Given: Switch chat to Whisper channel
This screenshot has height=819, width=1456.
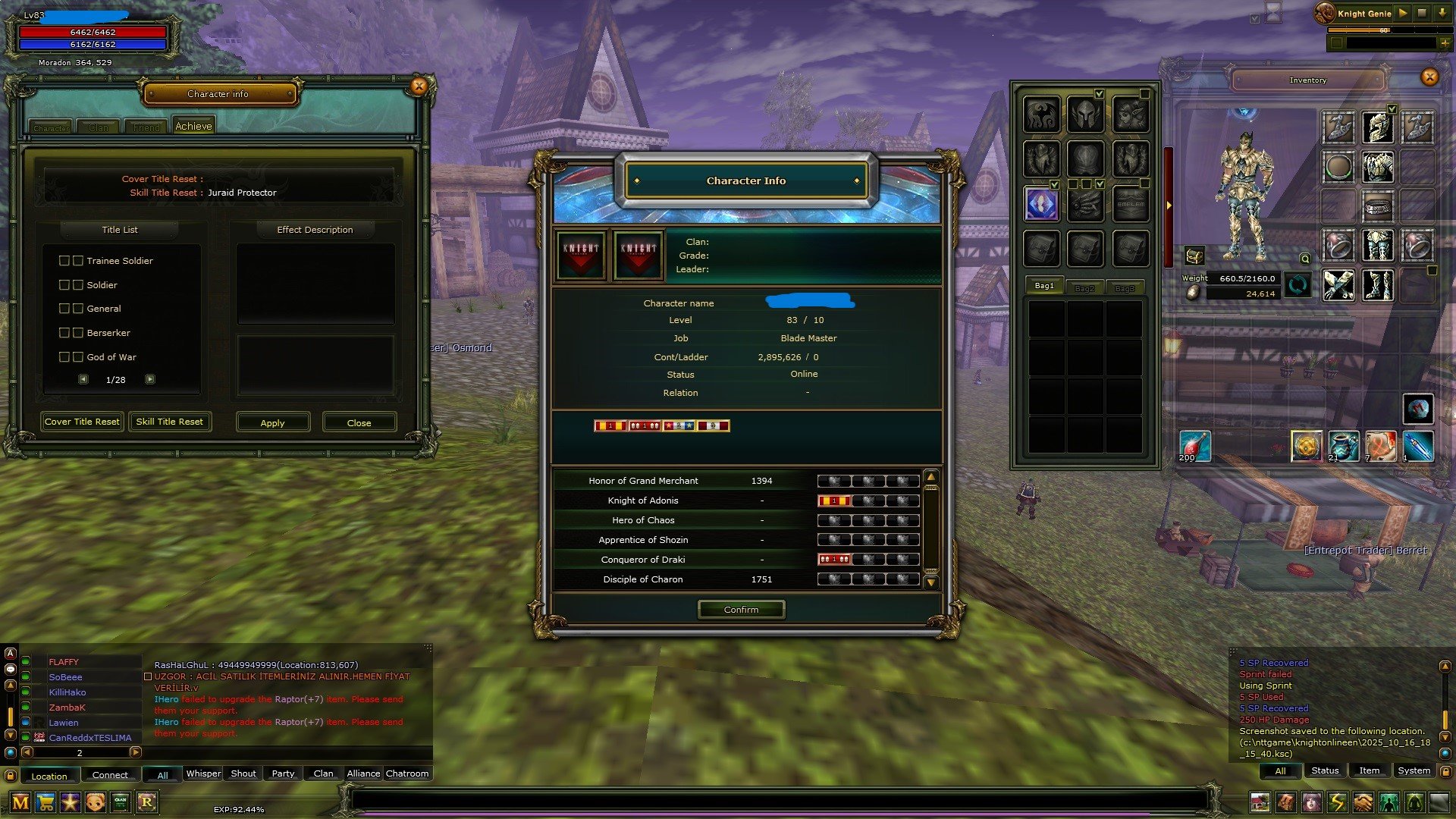Looking at the screenshot, I should point(203,773).
